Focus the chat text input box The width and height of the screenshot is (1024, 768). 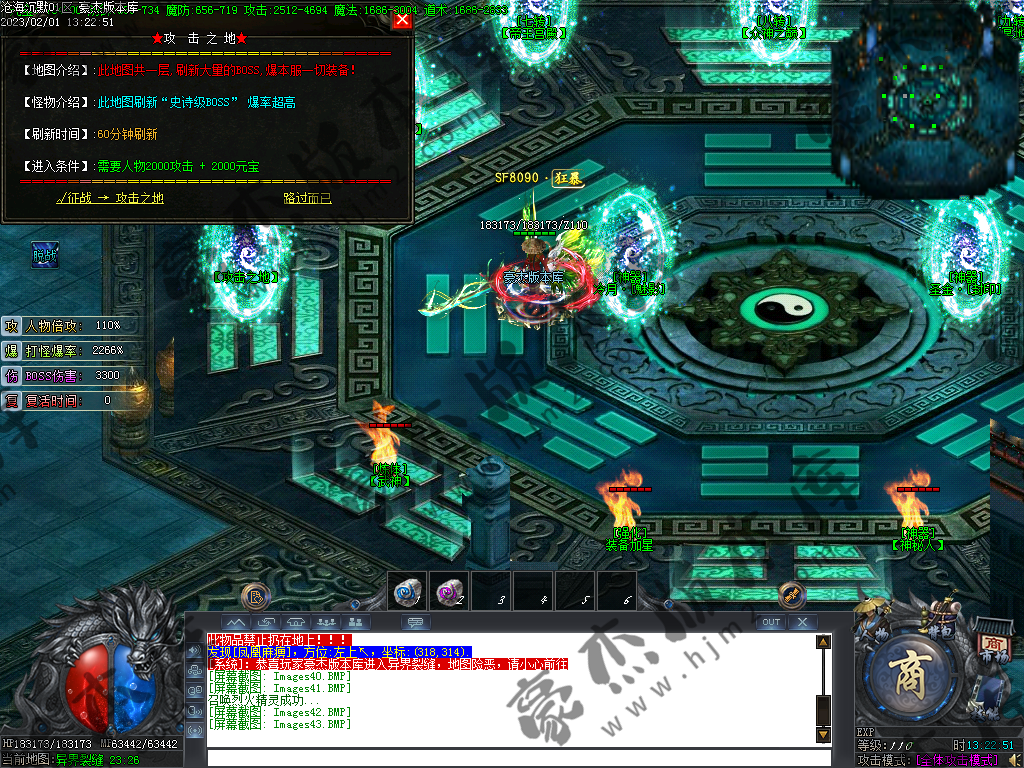coord(510,757)
